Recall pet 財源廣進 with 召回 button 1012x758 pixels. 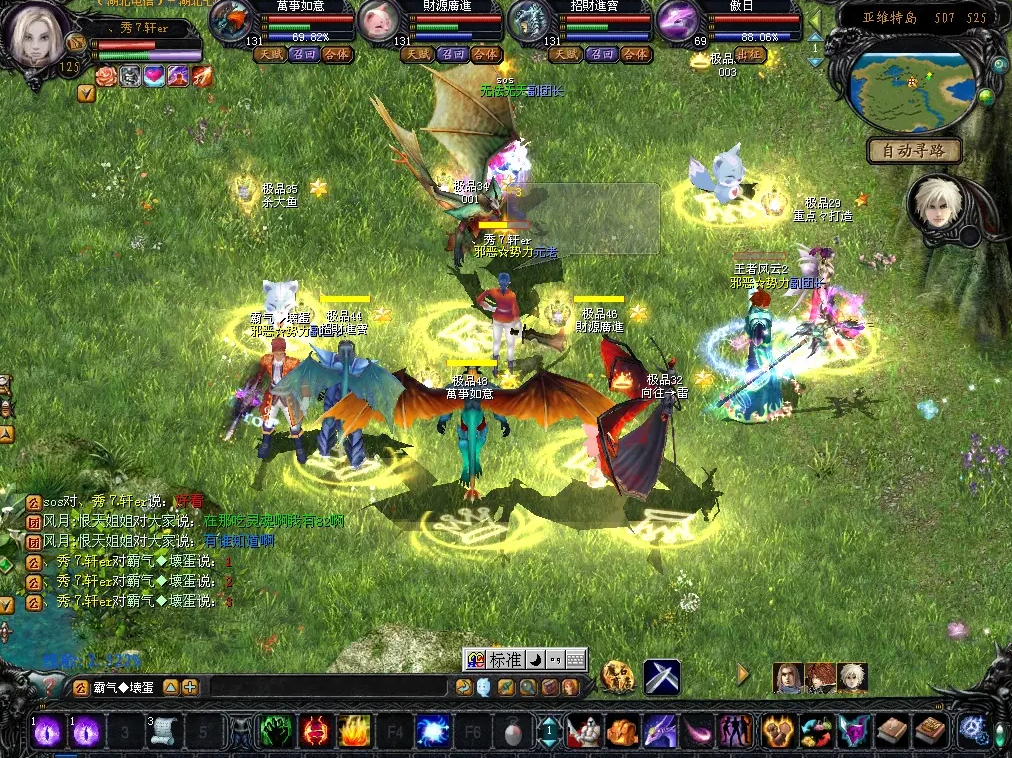pos(454,54)
